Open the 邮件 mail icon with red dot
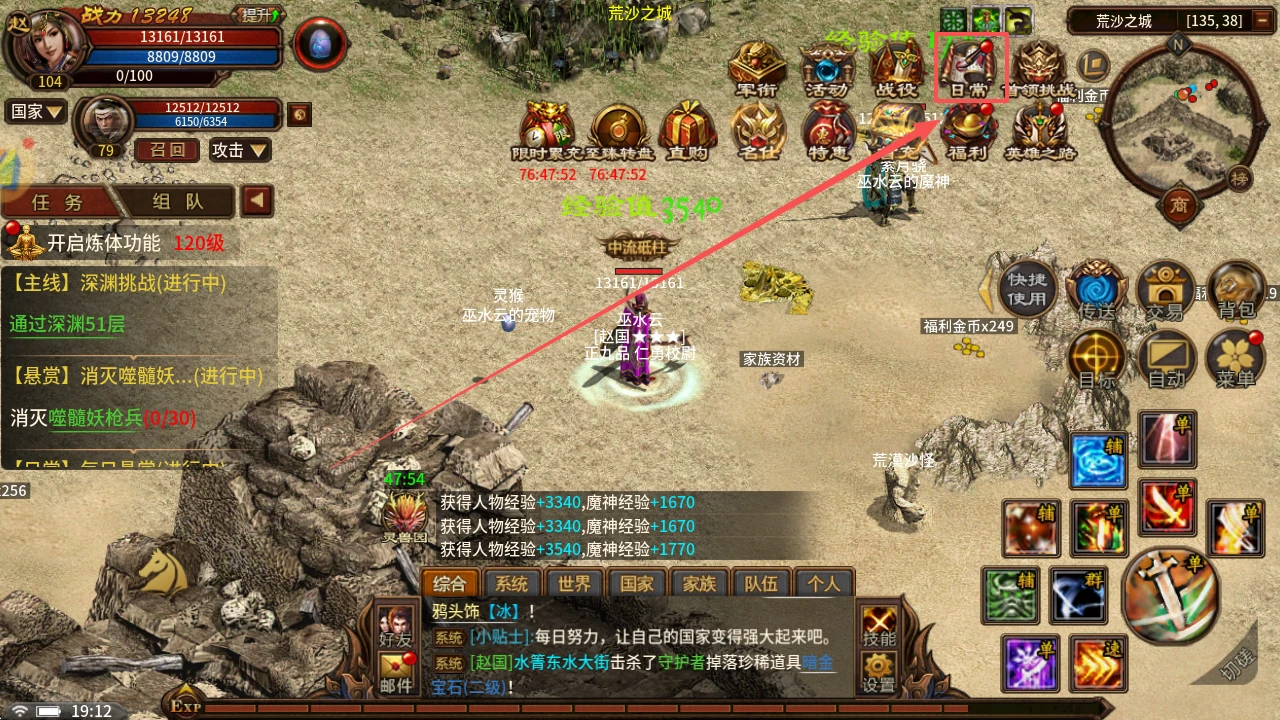This screenshot has height=720, width=1280. (x=393, y=679)
